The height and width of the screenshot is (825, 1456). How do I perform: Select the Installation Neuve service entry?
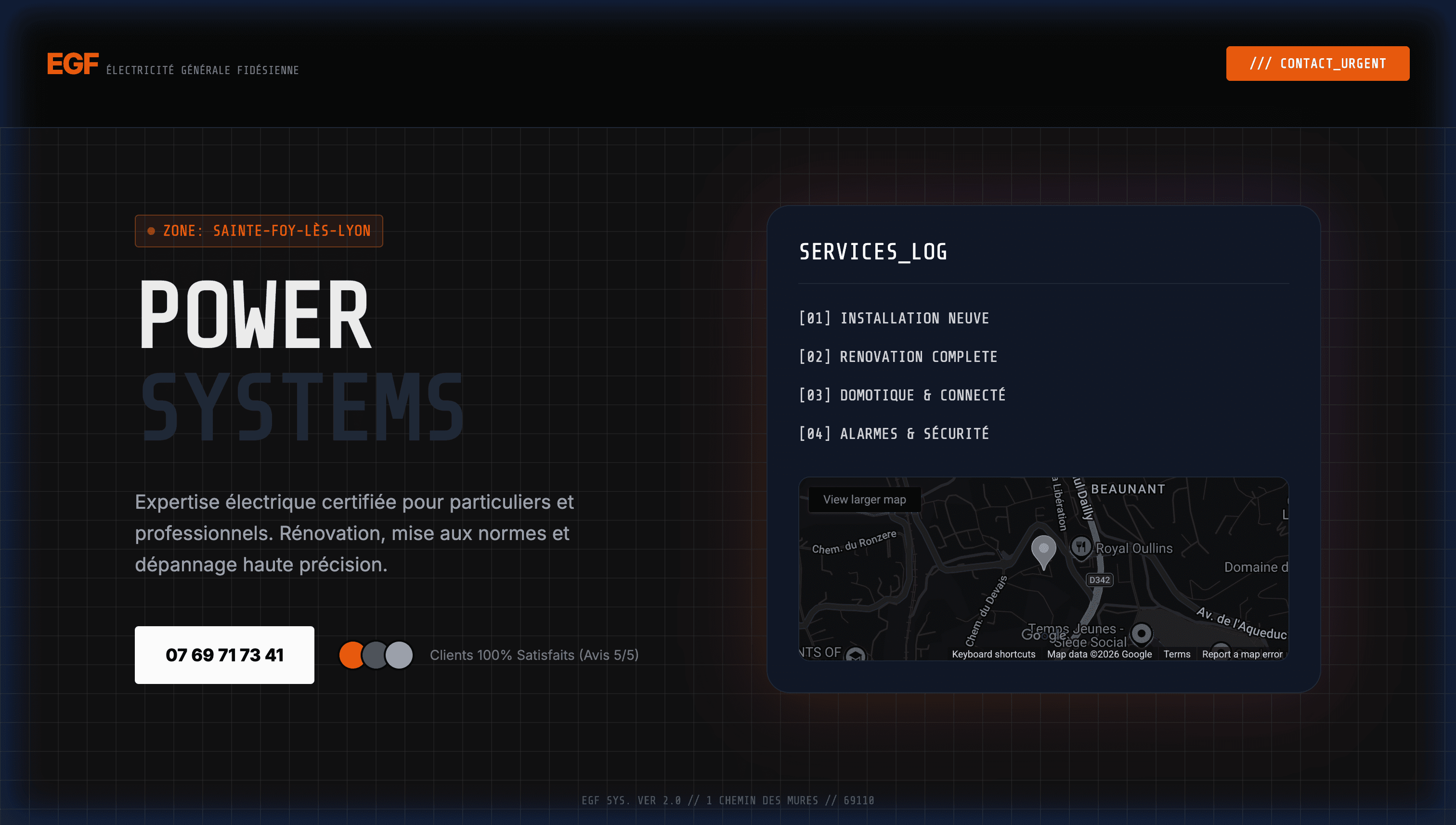[x=894, y=319]
